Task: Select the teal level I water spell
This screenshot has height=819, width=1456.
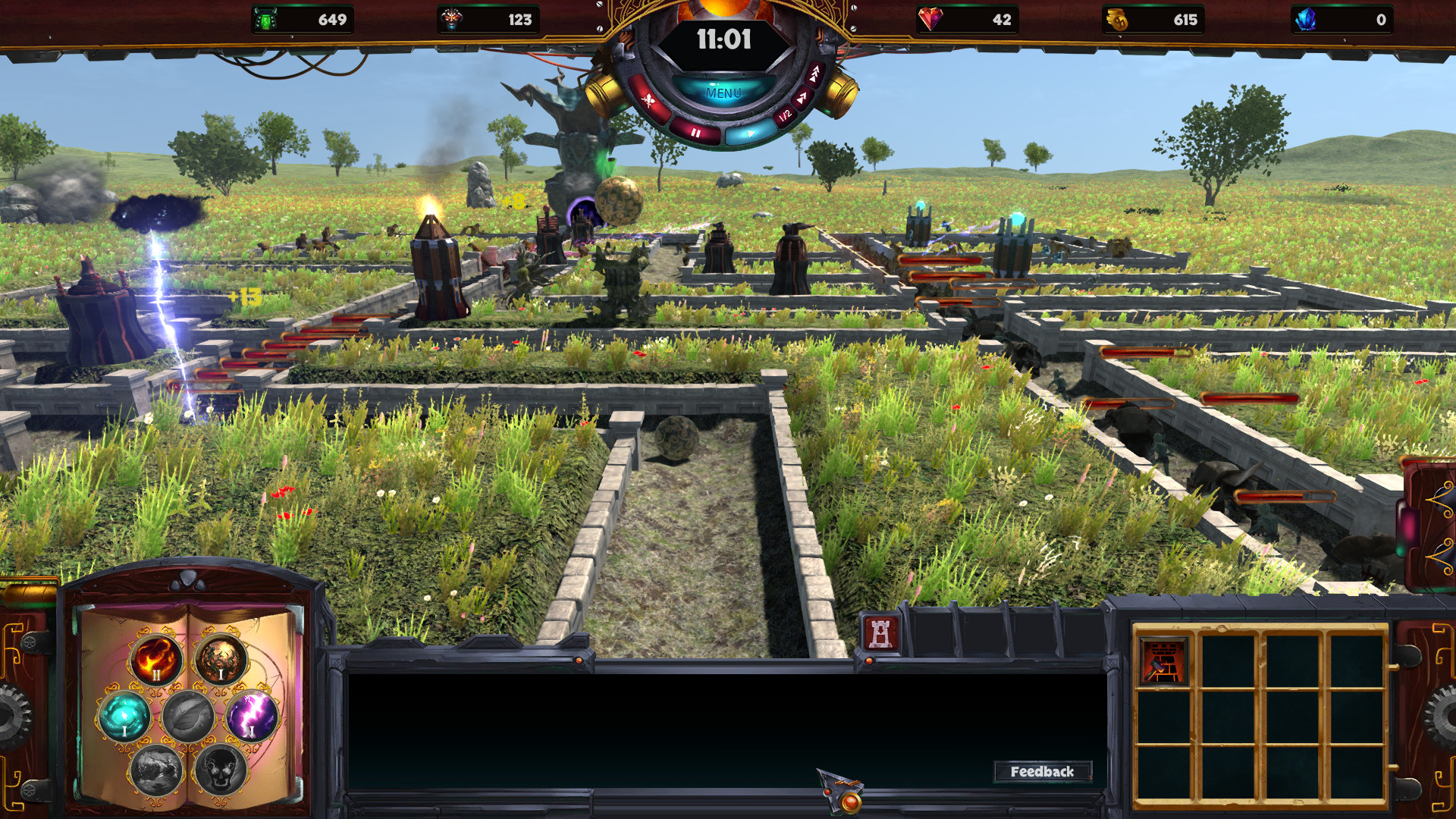Action: tap(124, 715)
